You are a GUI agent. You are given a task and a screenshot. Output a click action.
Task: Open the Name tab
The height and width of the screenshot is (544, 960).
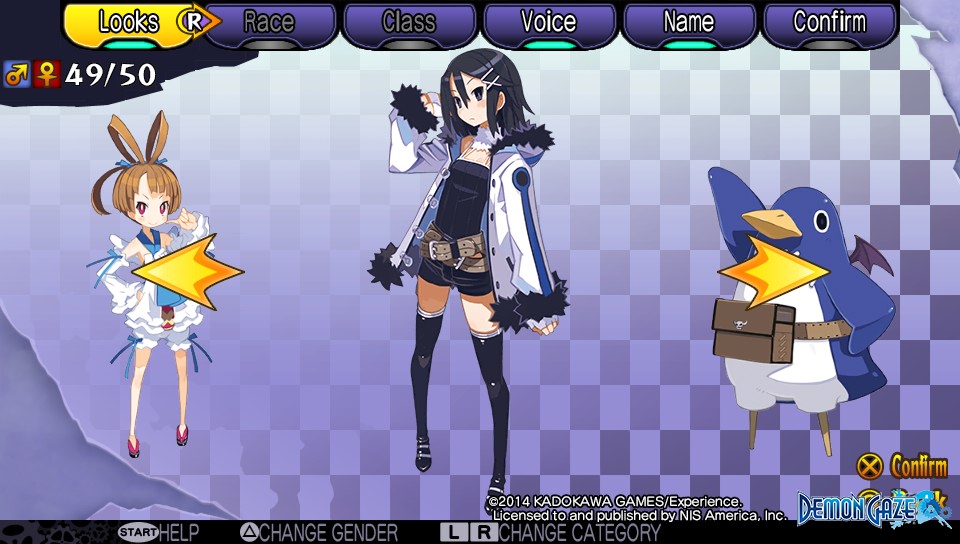(x=688, y=23)
